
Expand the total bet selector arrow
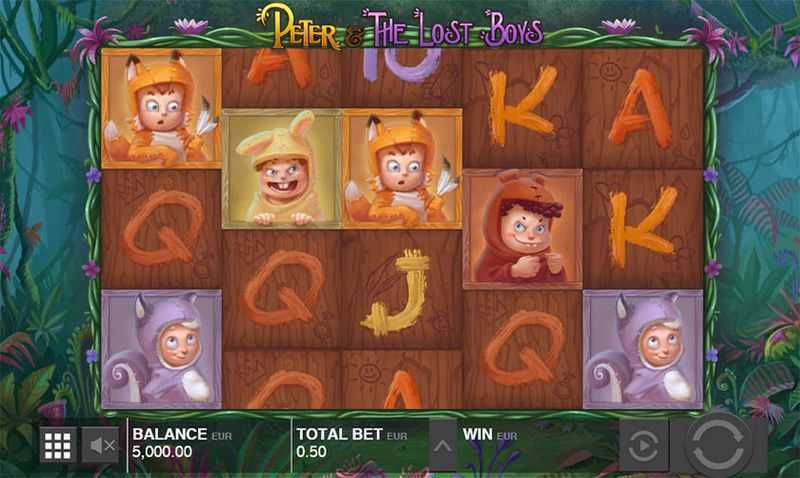point(441,445)
